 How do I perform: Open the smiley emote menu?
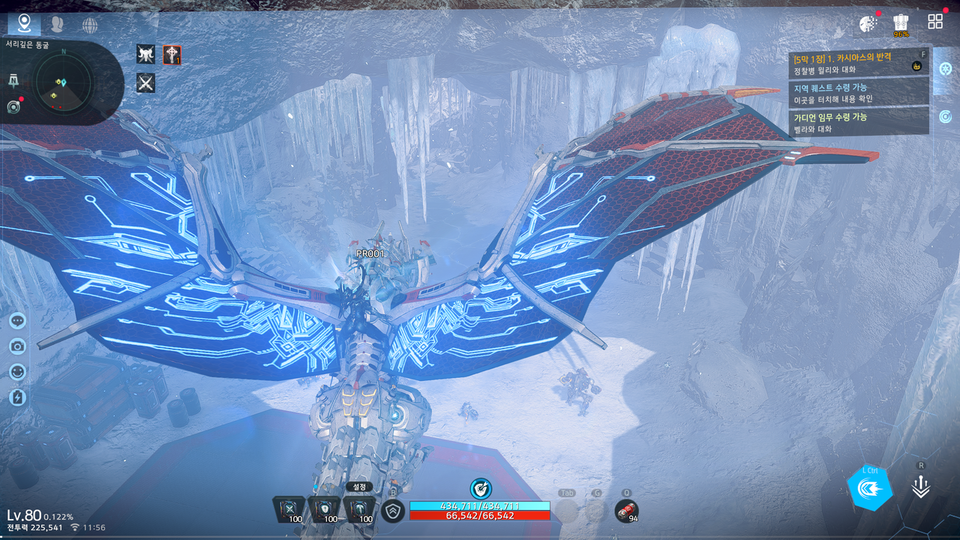coord(17,371)
